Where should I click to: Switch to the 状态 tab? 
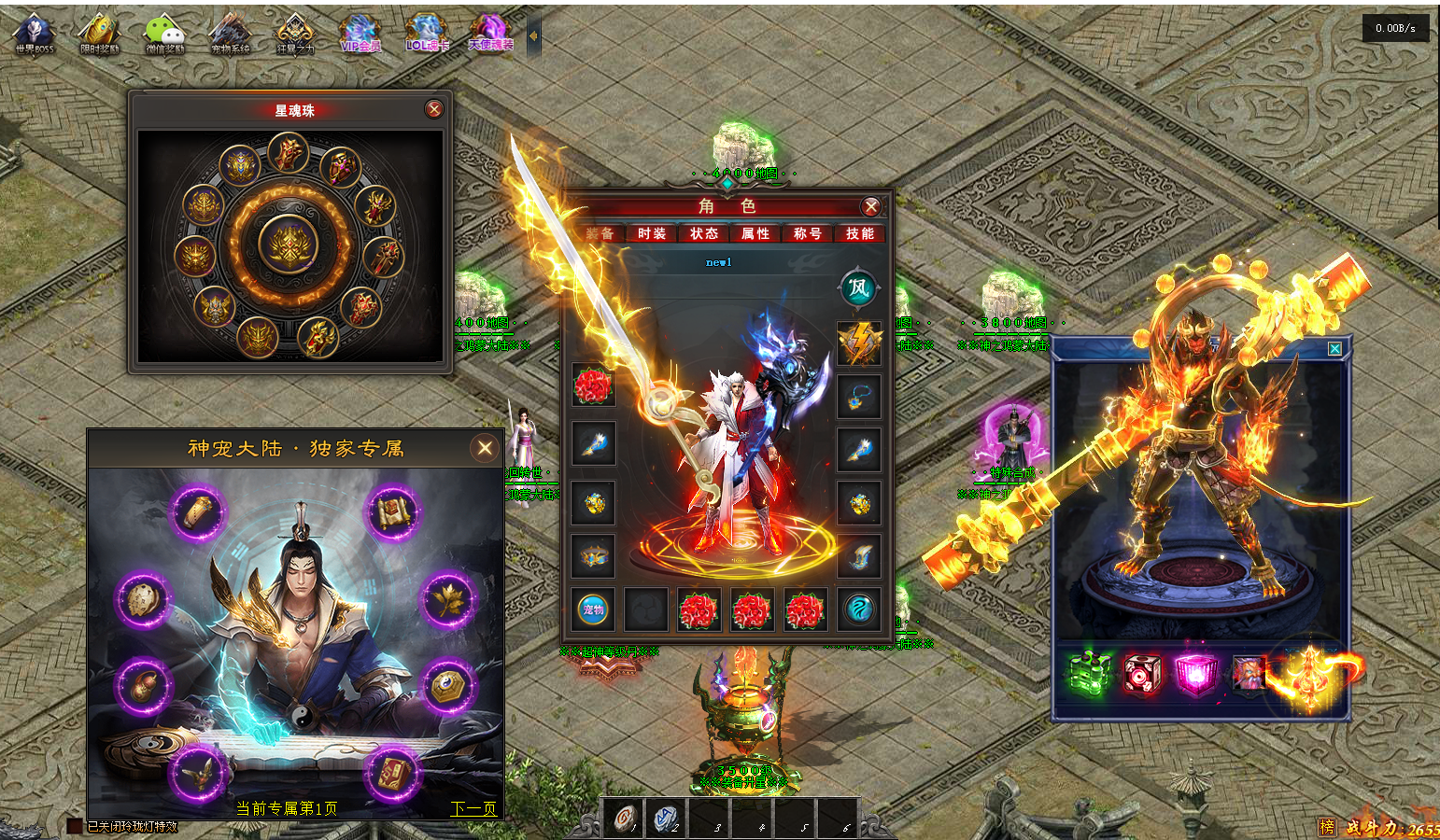pyautogui.click(x=704, y=233)
